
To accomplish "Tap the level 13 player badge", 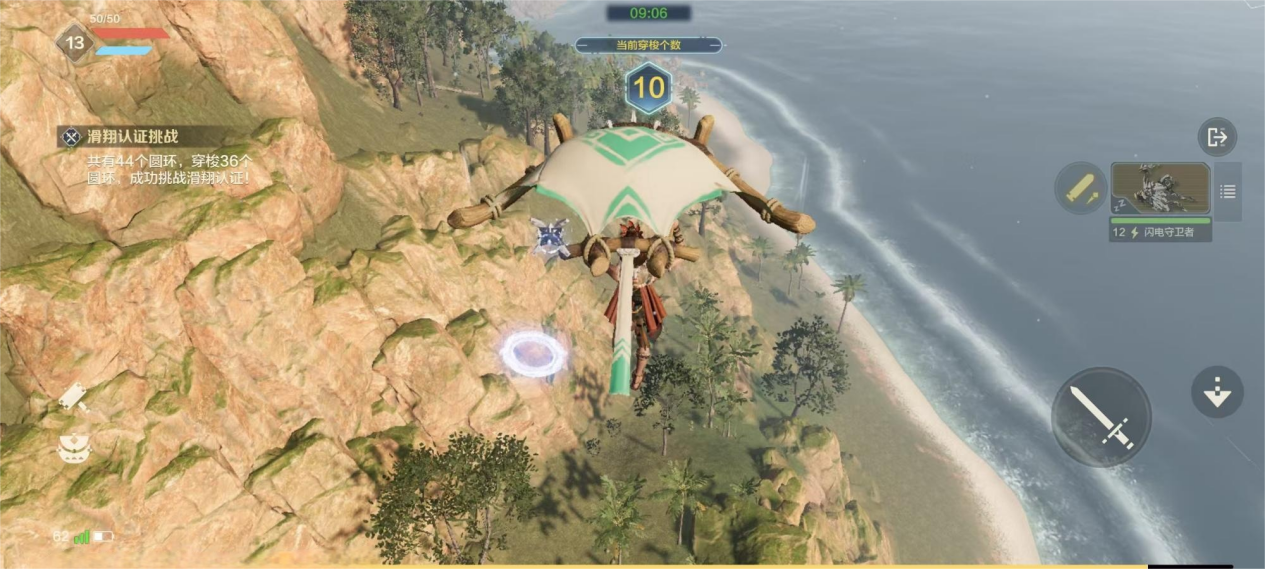I will (x=73, y=43).
